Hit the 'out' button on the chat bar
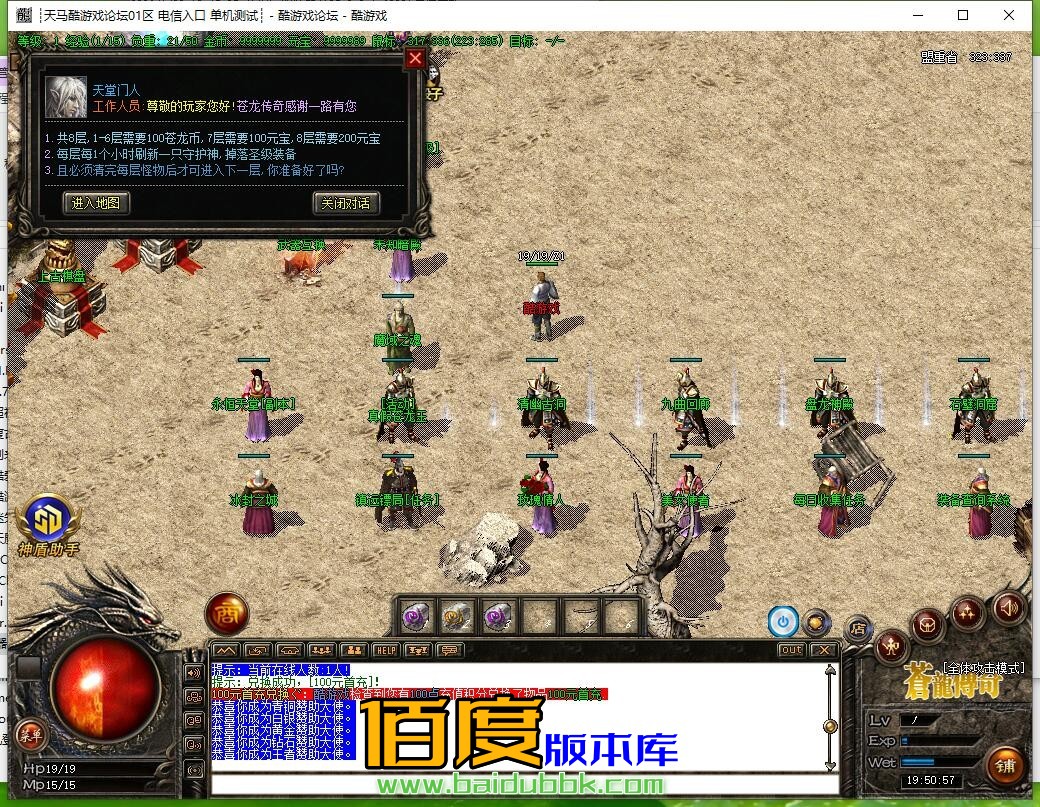Image resolution: width=1040 pixels, height=807 pixels. click(791, 650)
